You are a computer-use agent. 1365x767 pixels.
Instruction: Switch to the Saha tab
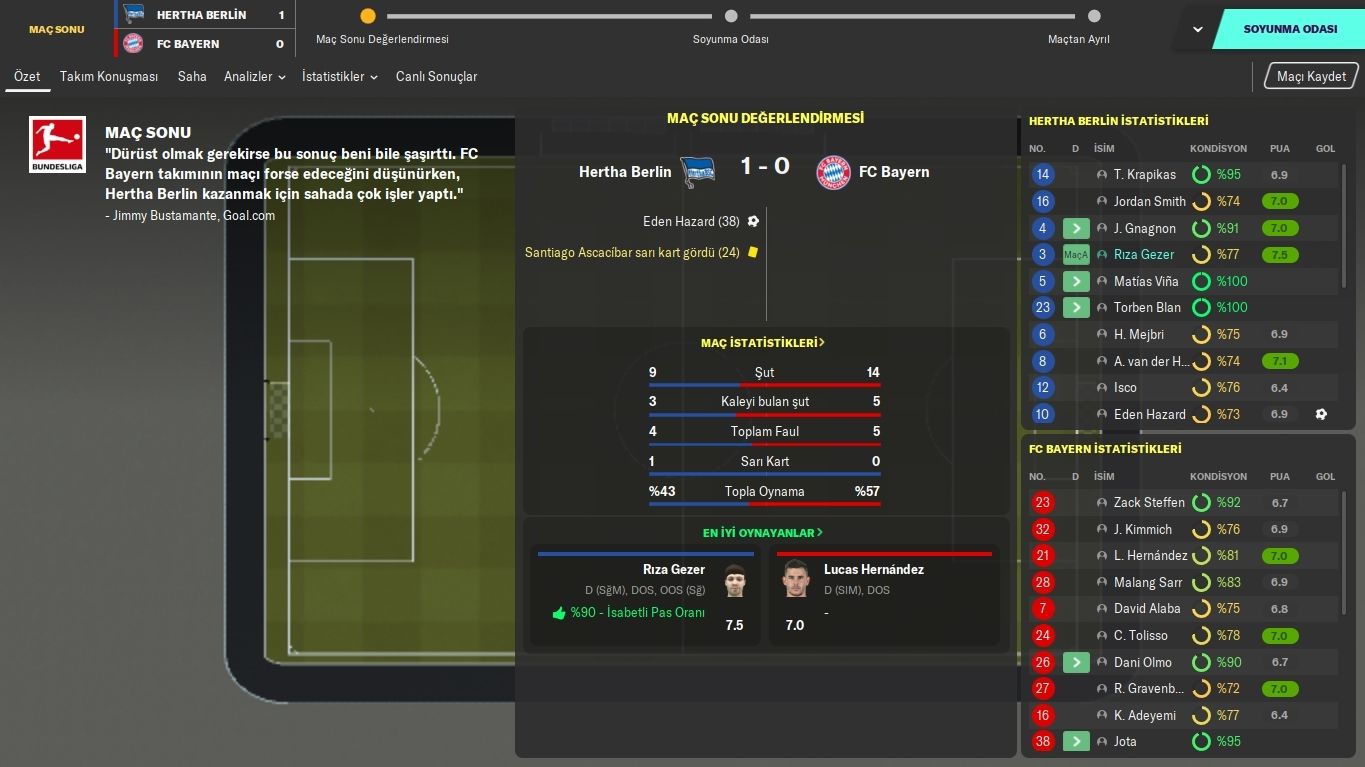click(192, 76)
